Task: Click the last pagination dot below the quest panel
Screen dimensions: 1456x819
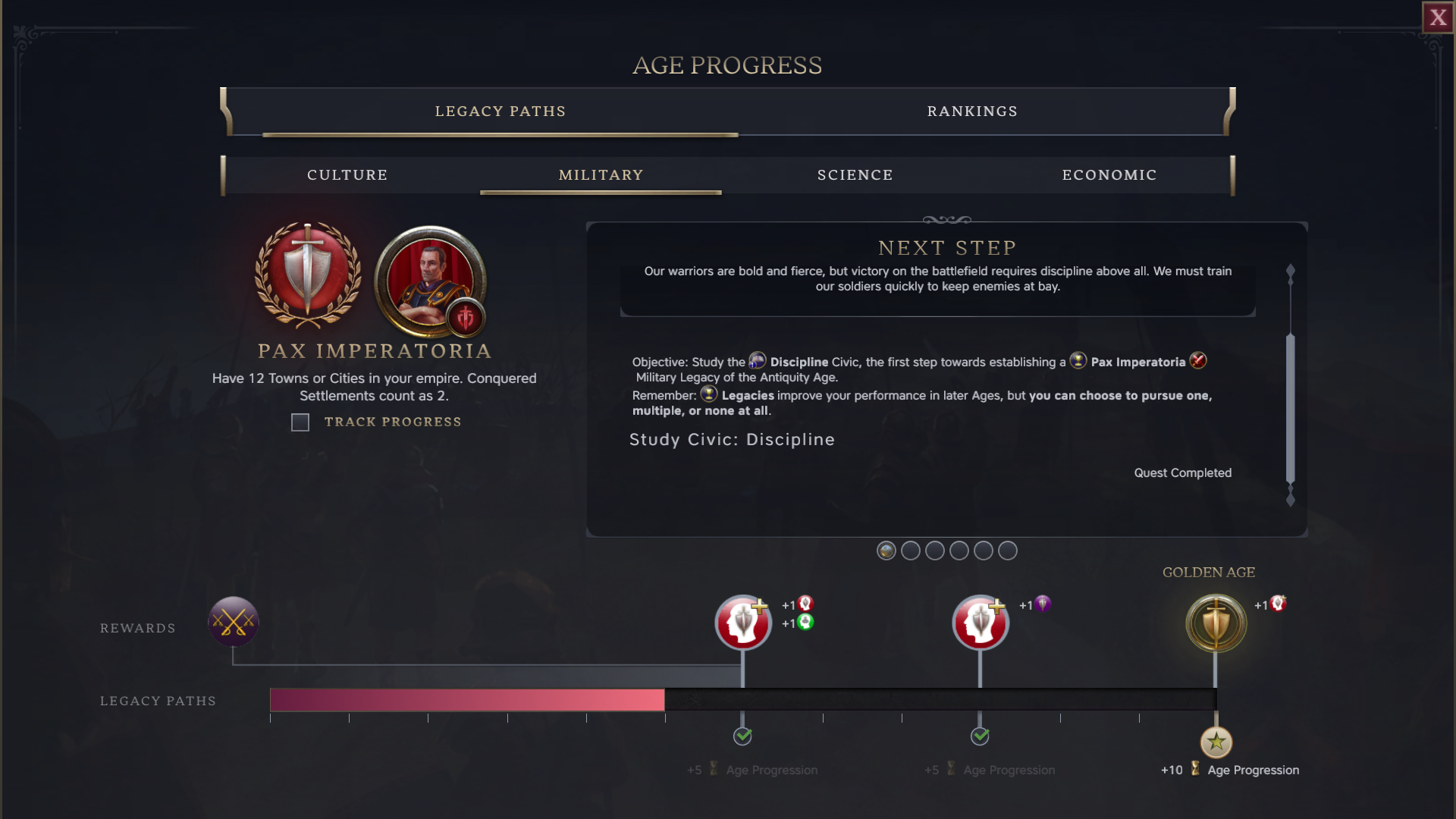Action: pos(1009,551)
